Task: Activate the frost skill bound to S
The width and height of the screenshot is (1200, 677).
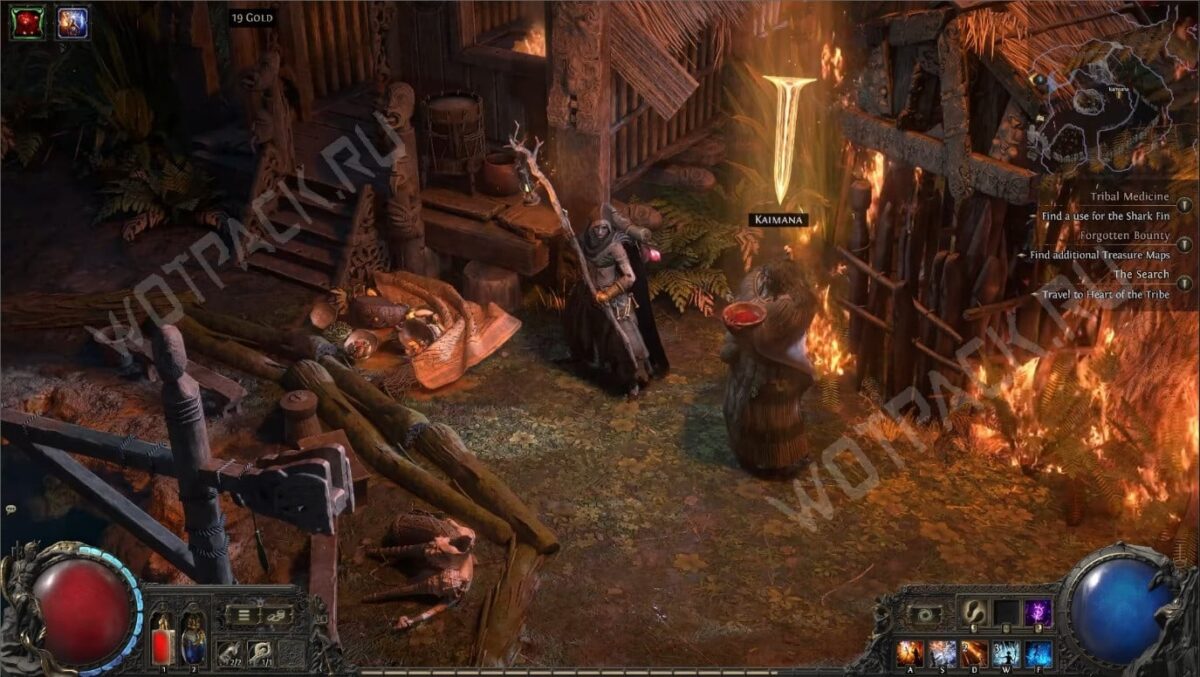Action: (x=943, y=654)
